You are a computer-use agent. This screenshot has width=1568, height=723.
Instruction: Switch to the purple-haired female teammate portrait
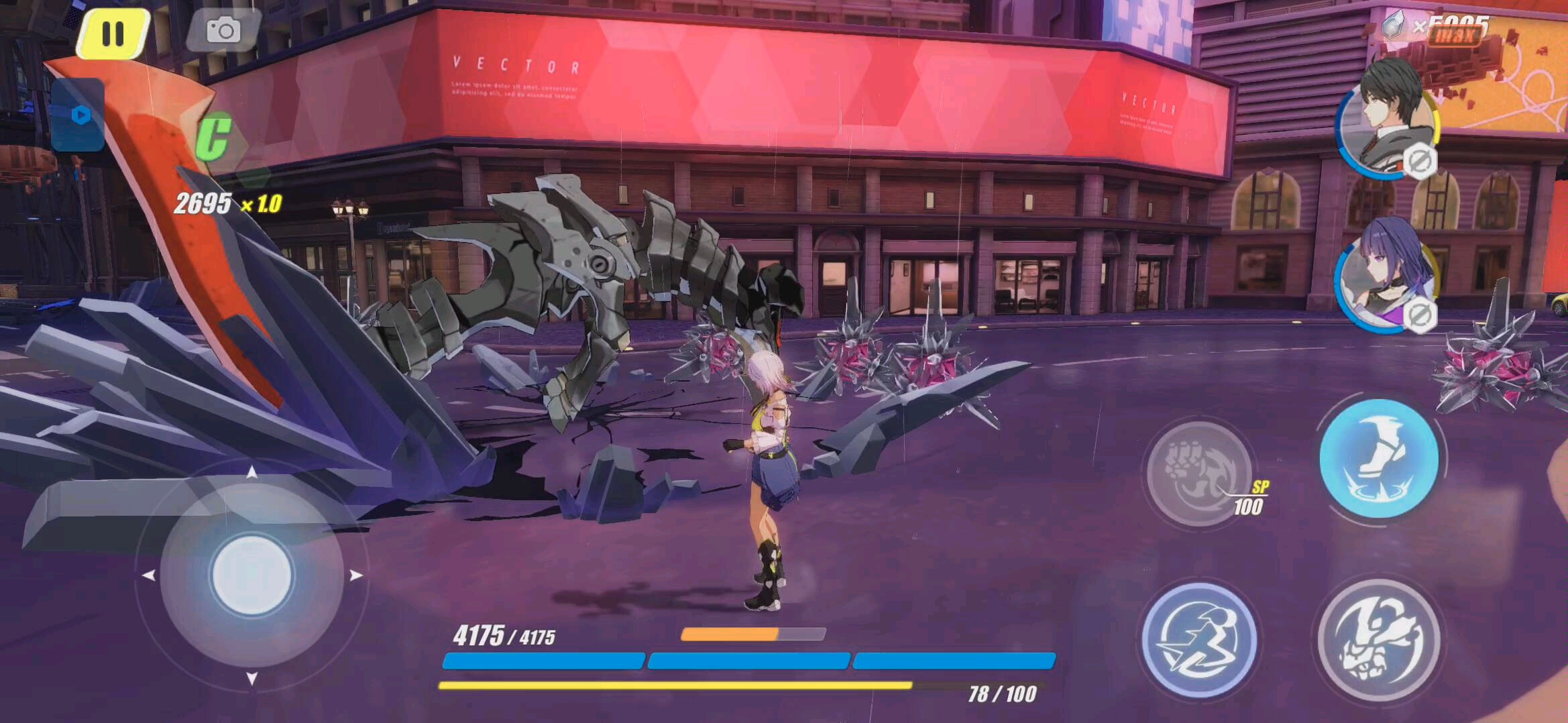point(1384,276)
